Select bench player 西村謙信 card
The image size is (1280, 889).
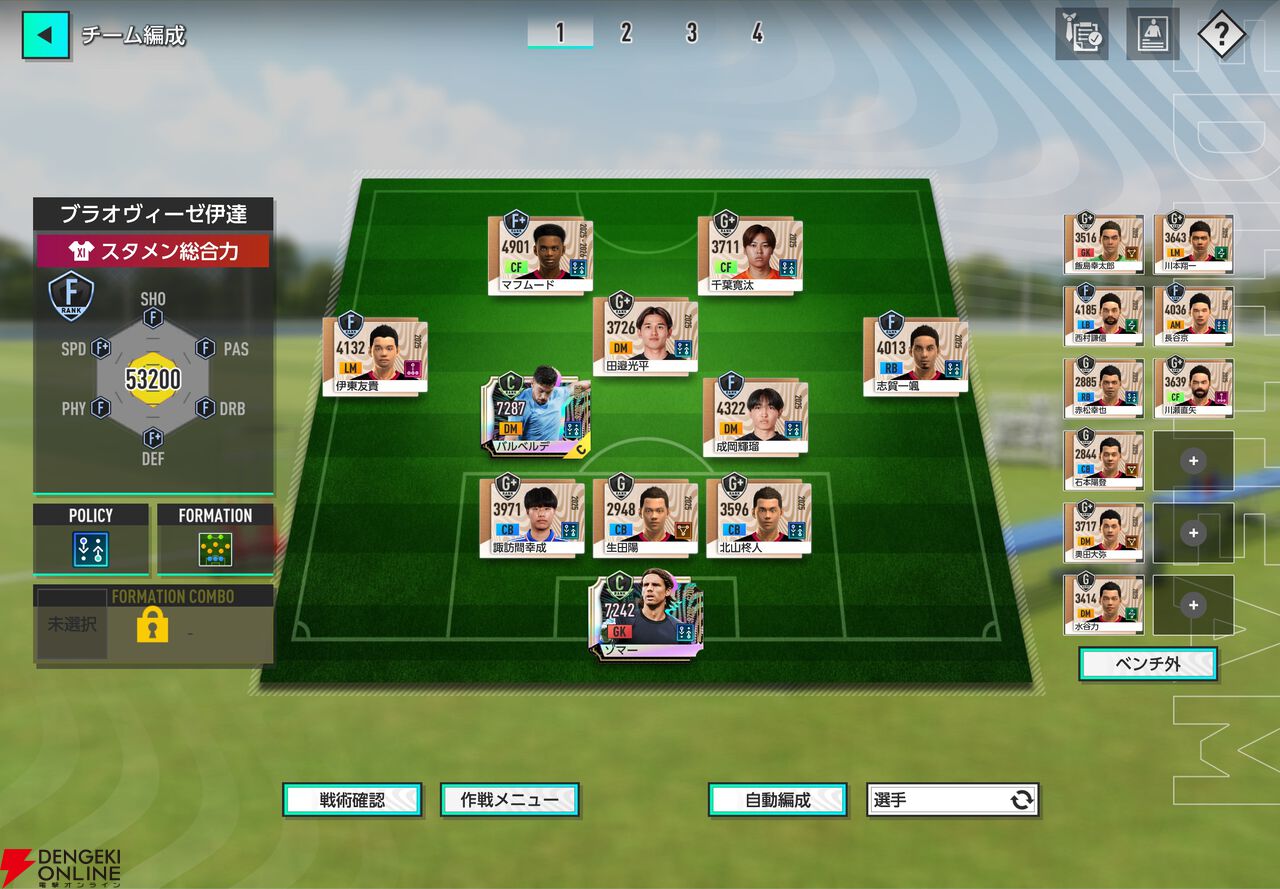1104,316
